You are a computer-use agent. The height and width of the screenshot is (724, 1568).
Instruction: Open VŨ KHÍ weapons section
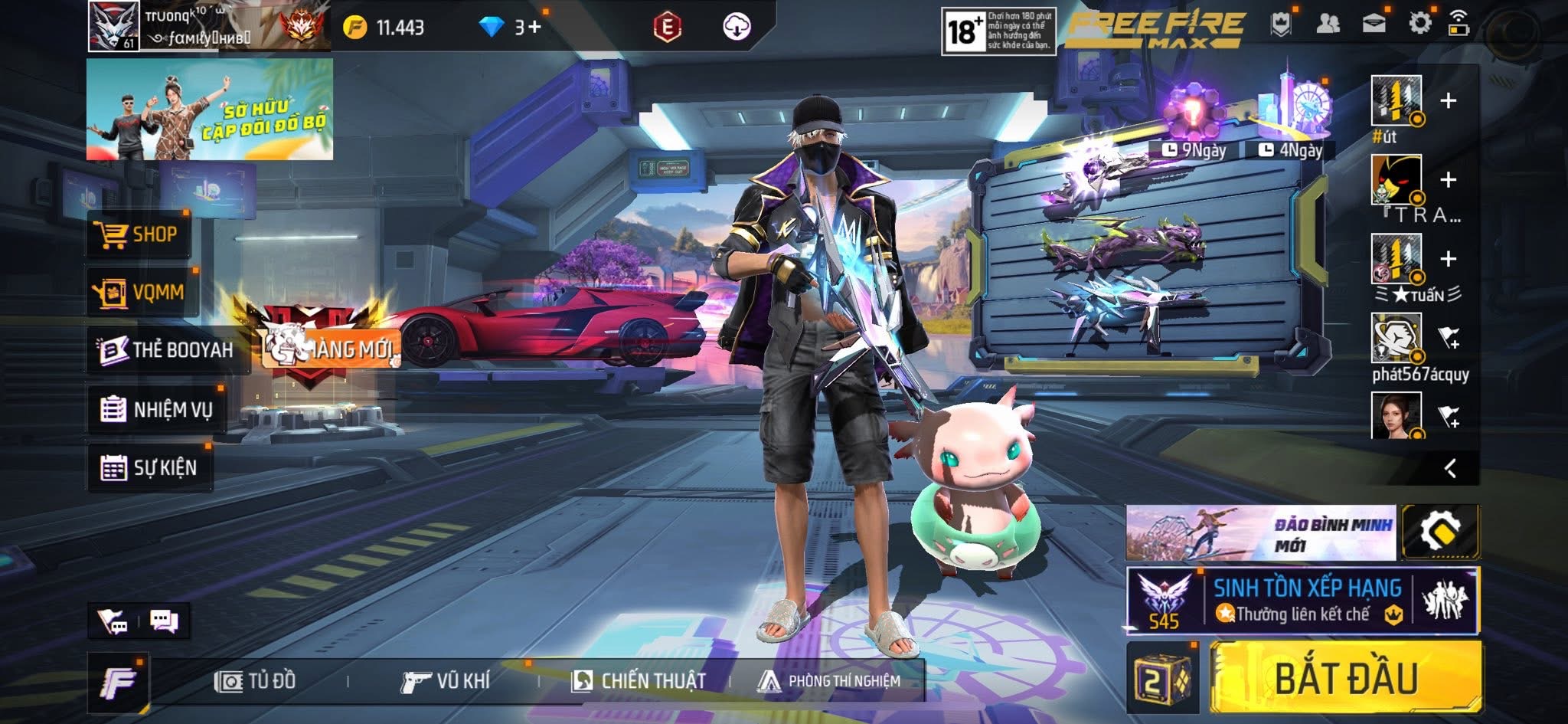coord(446,681)
